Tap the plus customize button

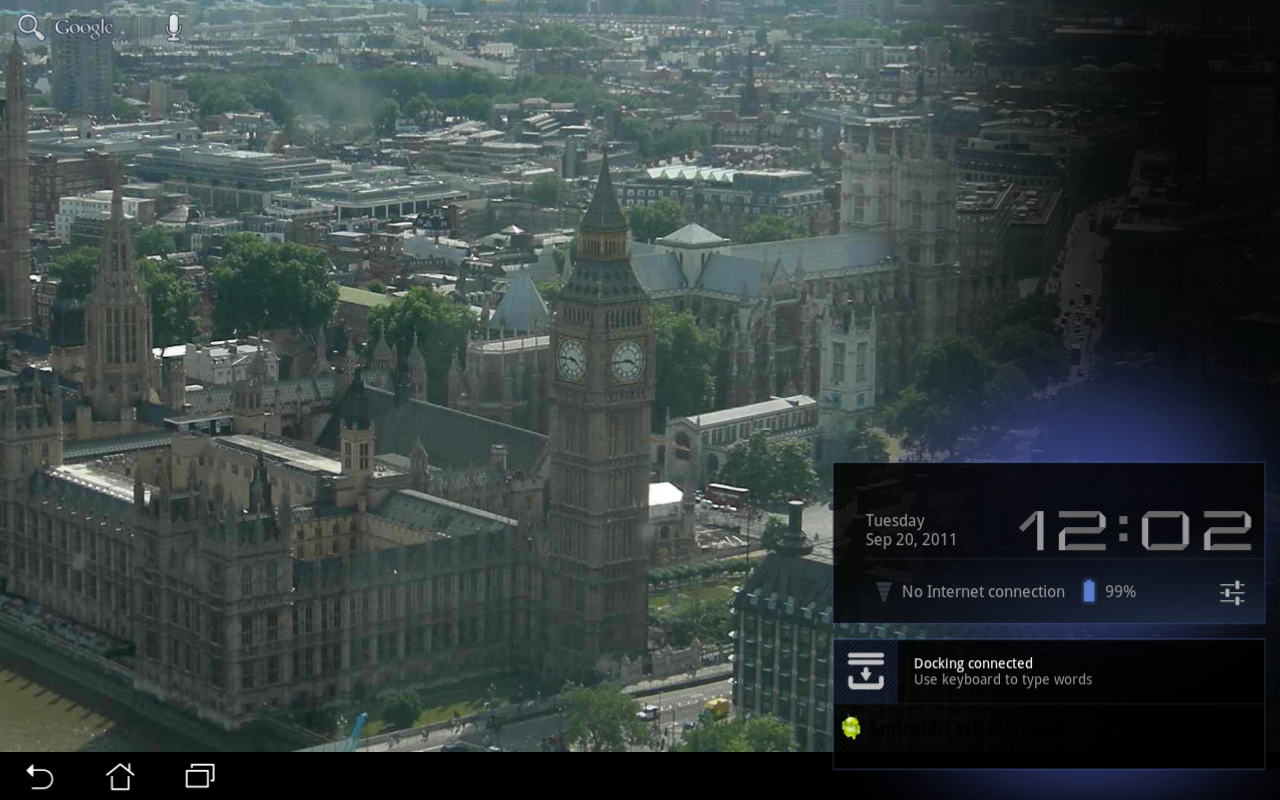tap(1247, 28)
